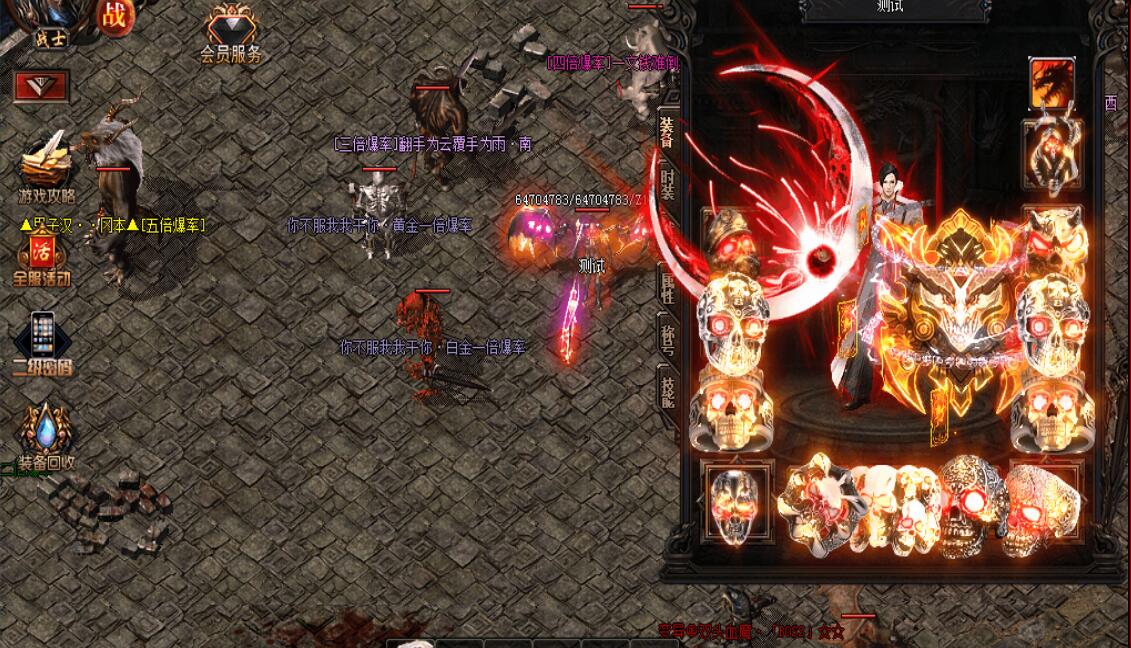Collapse the red arrow dropdown toggle
This screenshot has width=1131, height=648.
tap(41, 86)
